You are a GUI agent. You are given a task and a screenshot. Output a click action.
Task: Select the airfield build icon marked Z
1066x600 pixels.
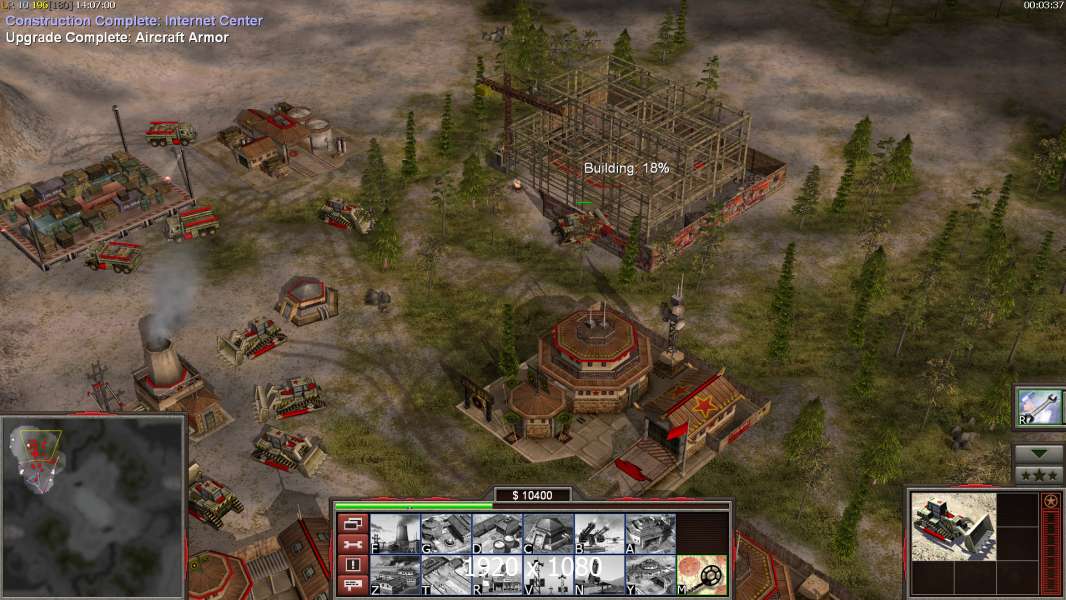(x=395, y=575)
